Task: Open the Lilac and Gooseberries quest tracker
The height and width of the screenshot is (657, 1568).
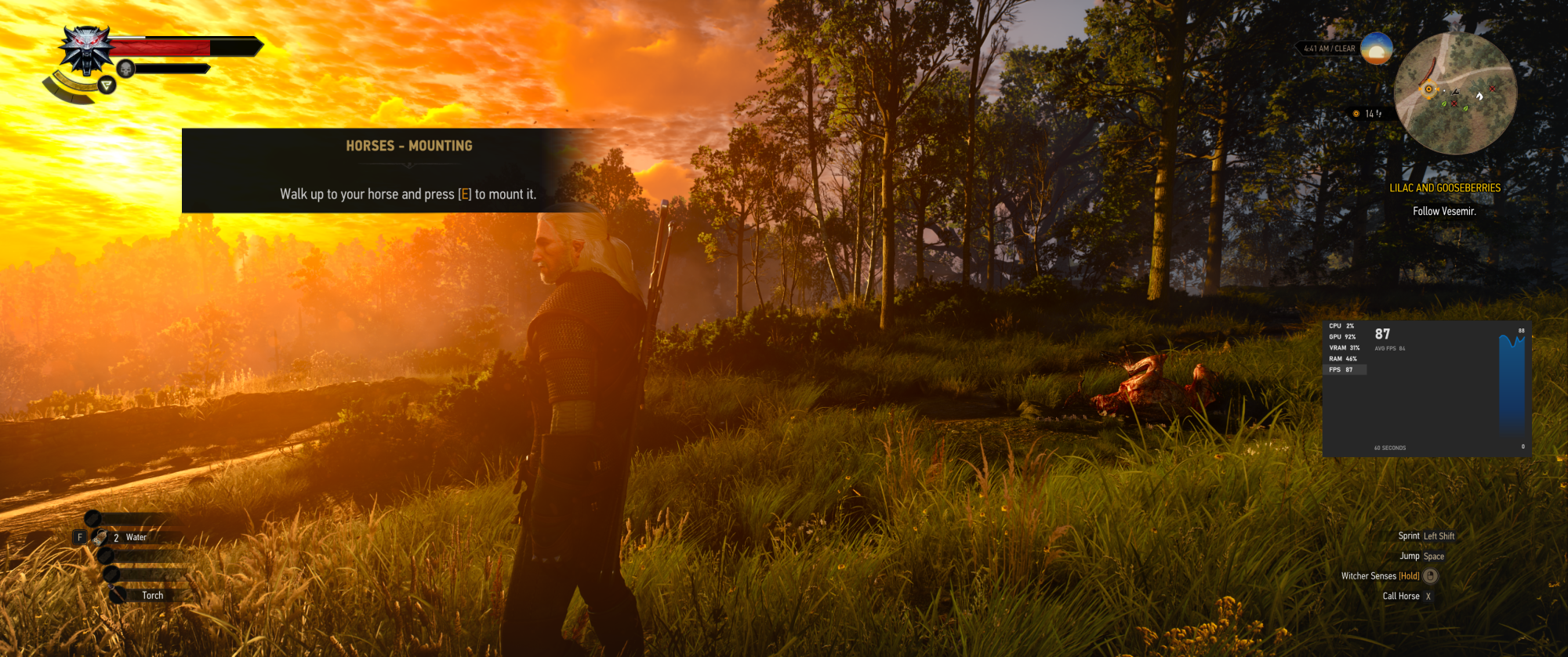Action: (1445, 188)
